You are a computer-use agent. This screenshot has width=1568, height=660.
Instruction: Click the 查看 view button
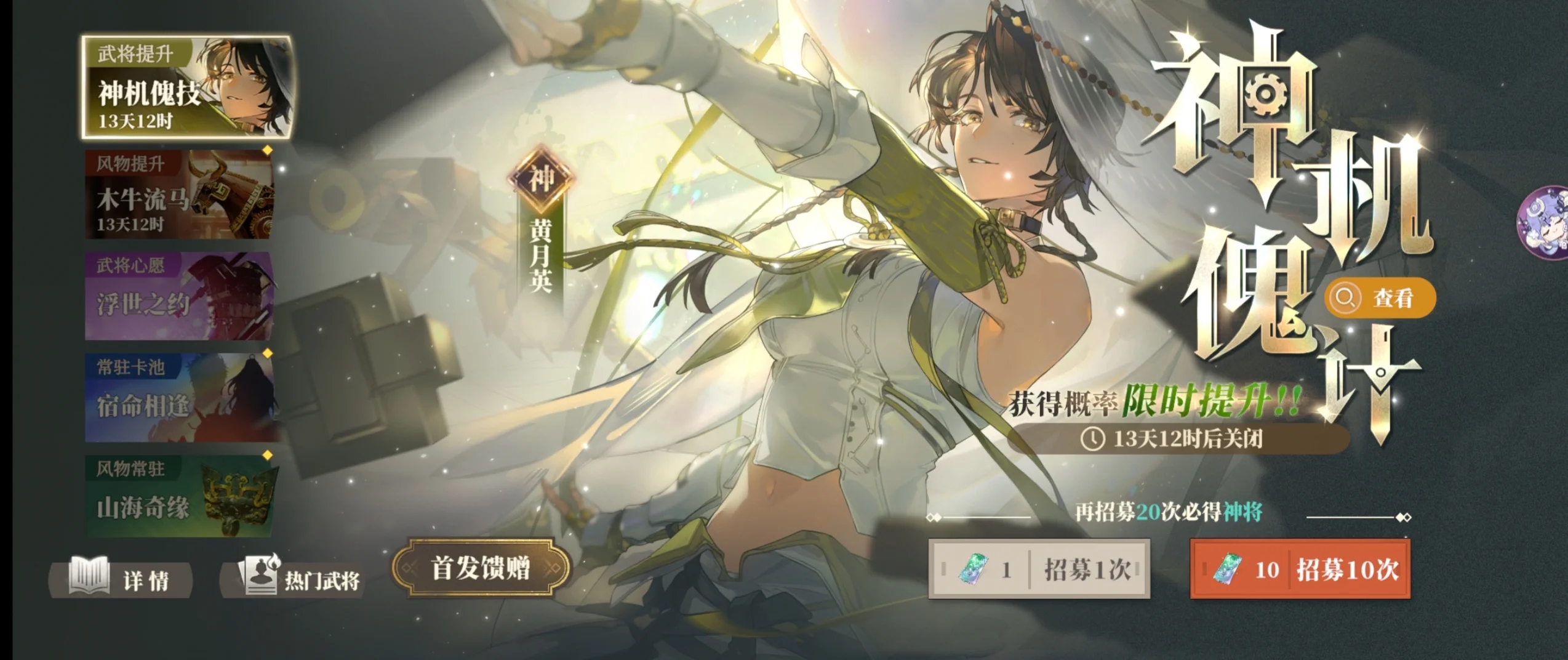pyautogui.click(x=1380, y=299)
